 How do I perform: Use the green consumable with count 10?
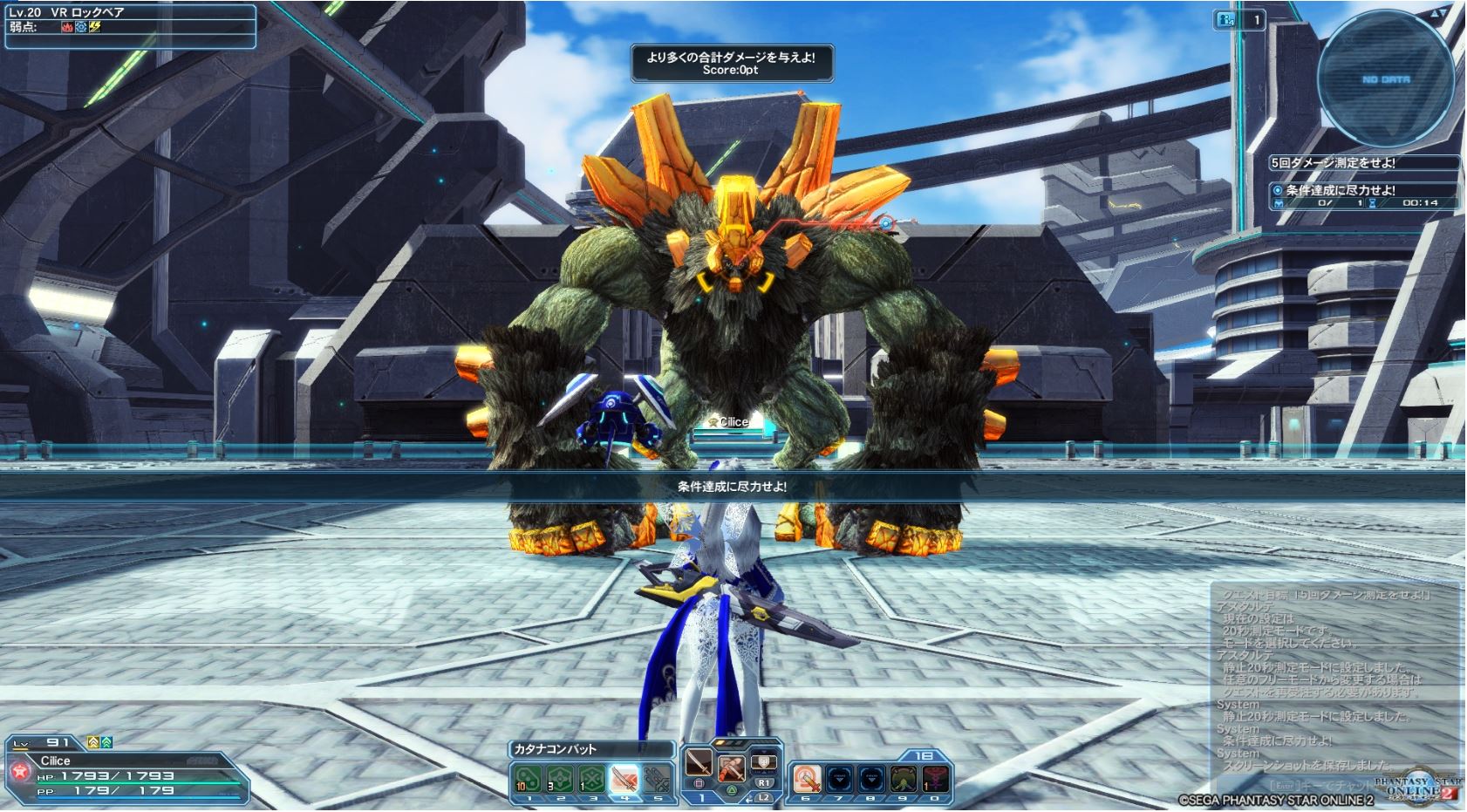click(x=527, y=777)
